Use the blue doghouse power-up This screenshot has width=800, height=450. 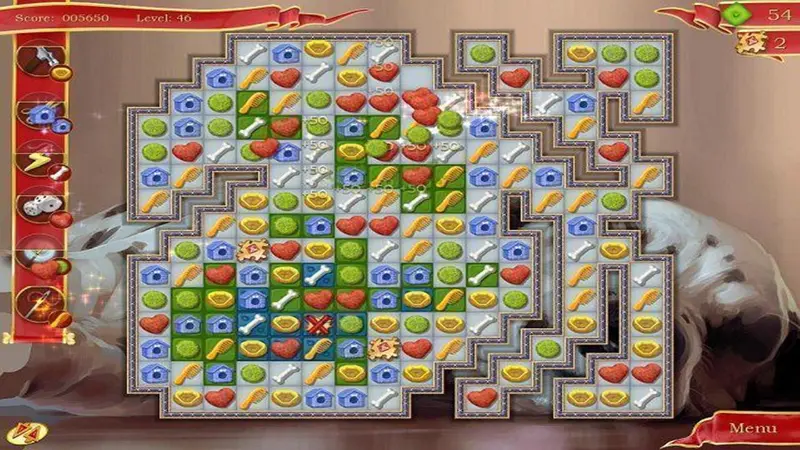(41, 115)
